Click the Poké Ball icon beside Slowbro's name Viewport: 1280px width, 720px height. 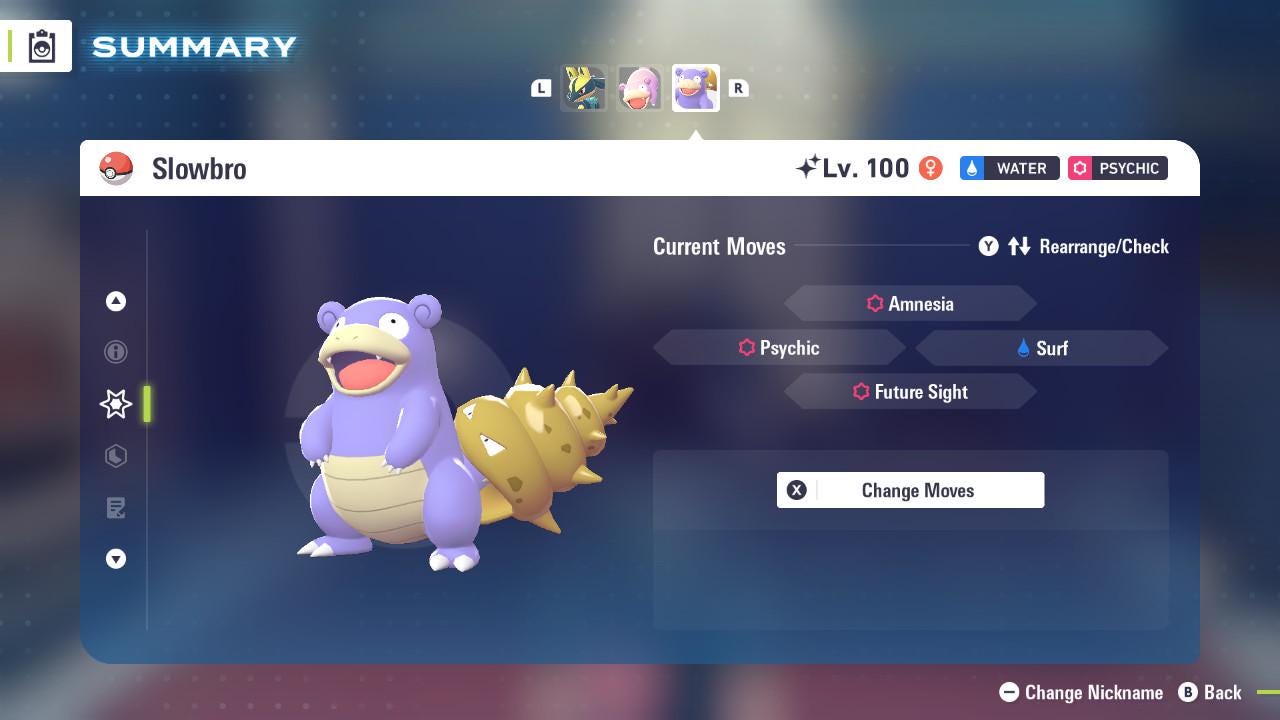pos(117,168)
